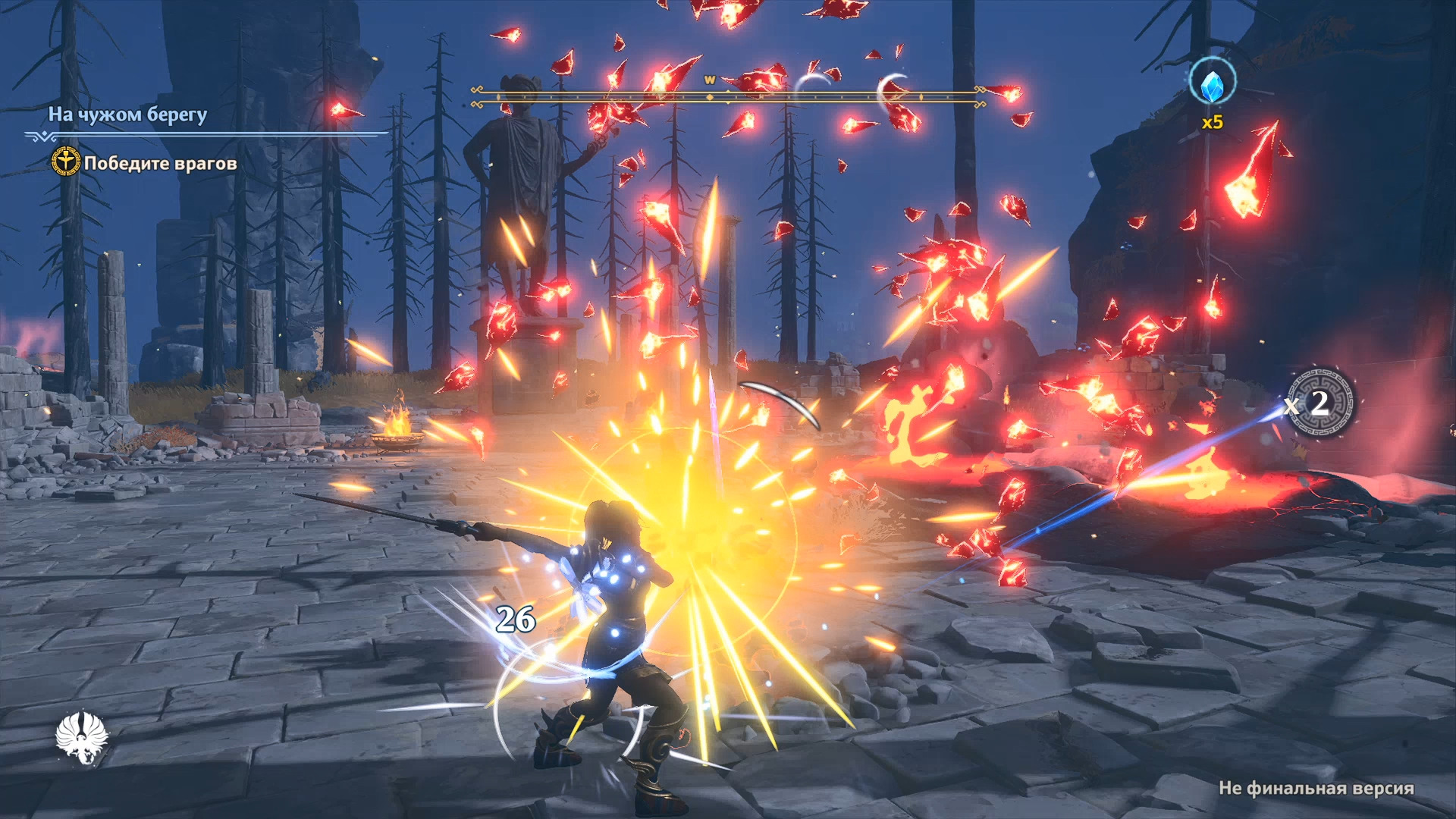1456x819 pixels.
Task: Activate the white phoenix companion icon
Action: [x=82, y=737]
